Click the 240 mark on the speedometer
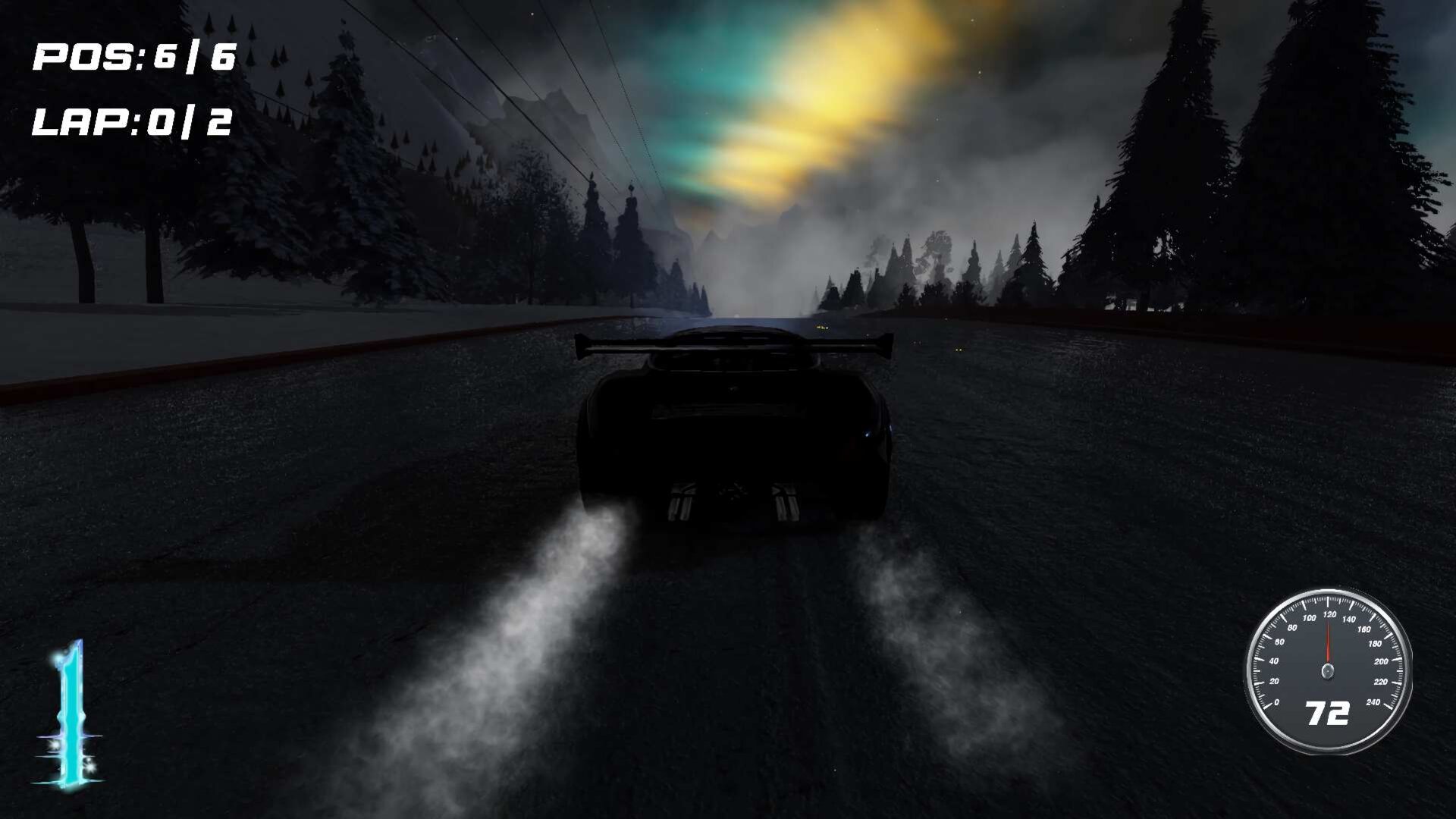The height and width of the screenshot is (819, 1456). point(1375,702)
